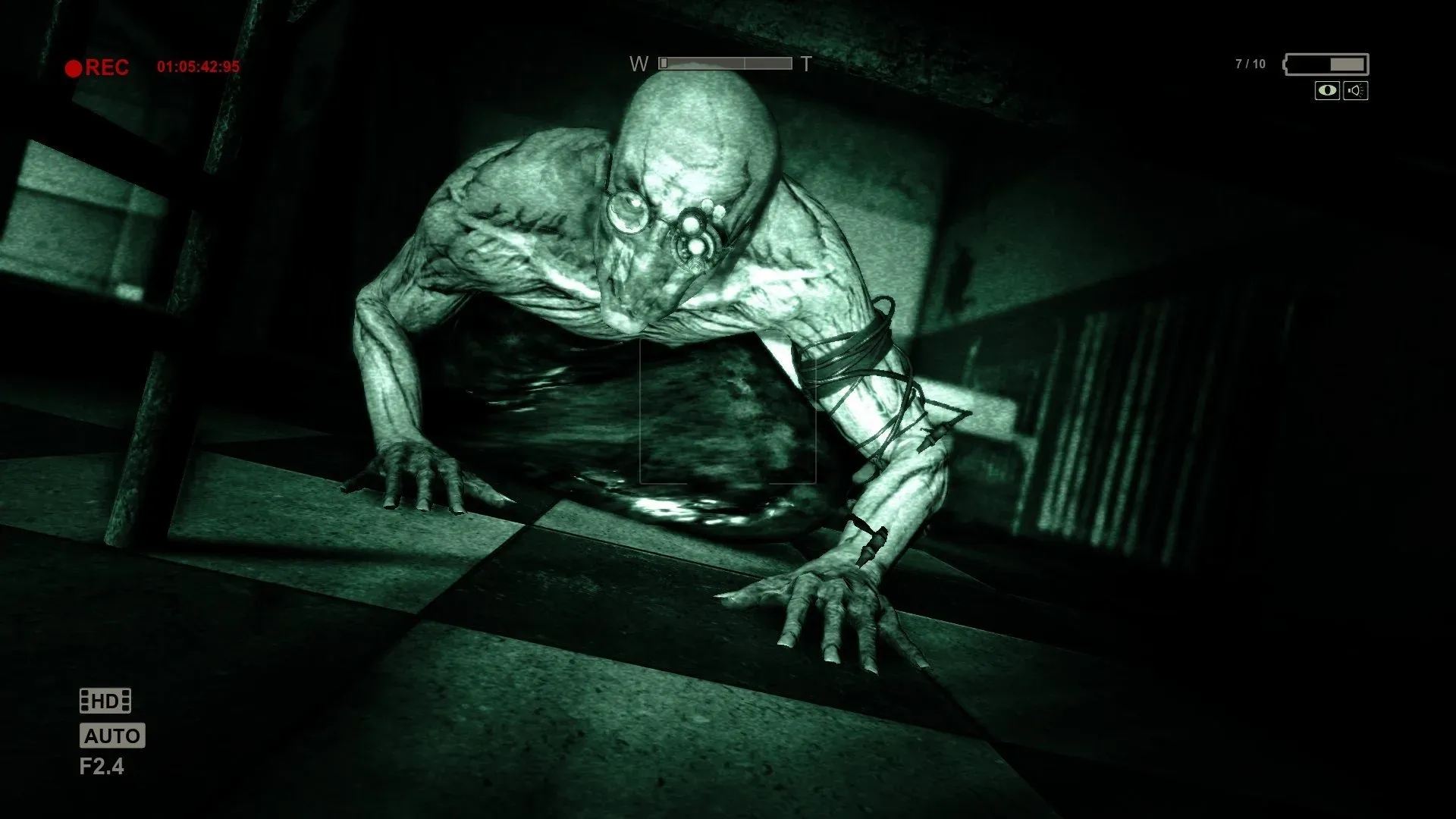Click the red dot beside REC
This screenshot has height=819, width=1456.
tap(74, 67)
